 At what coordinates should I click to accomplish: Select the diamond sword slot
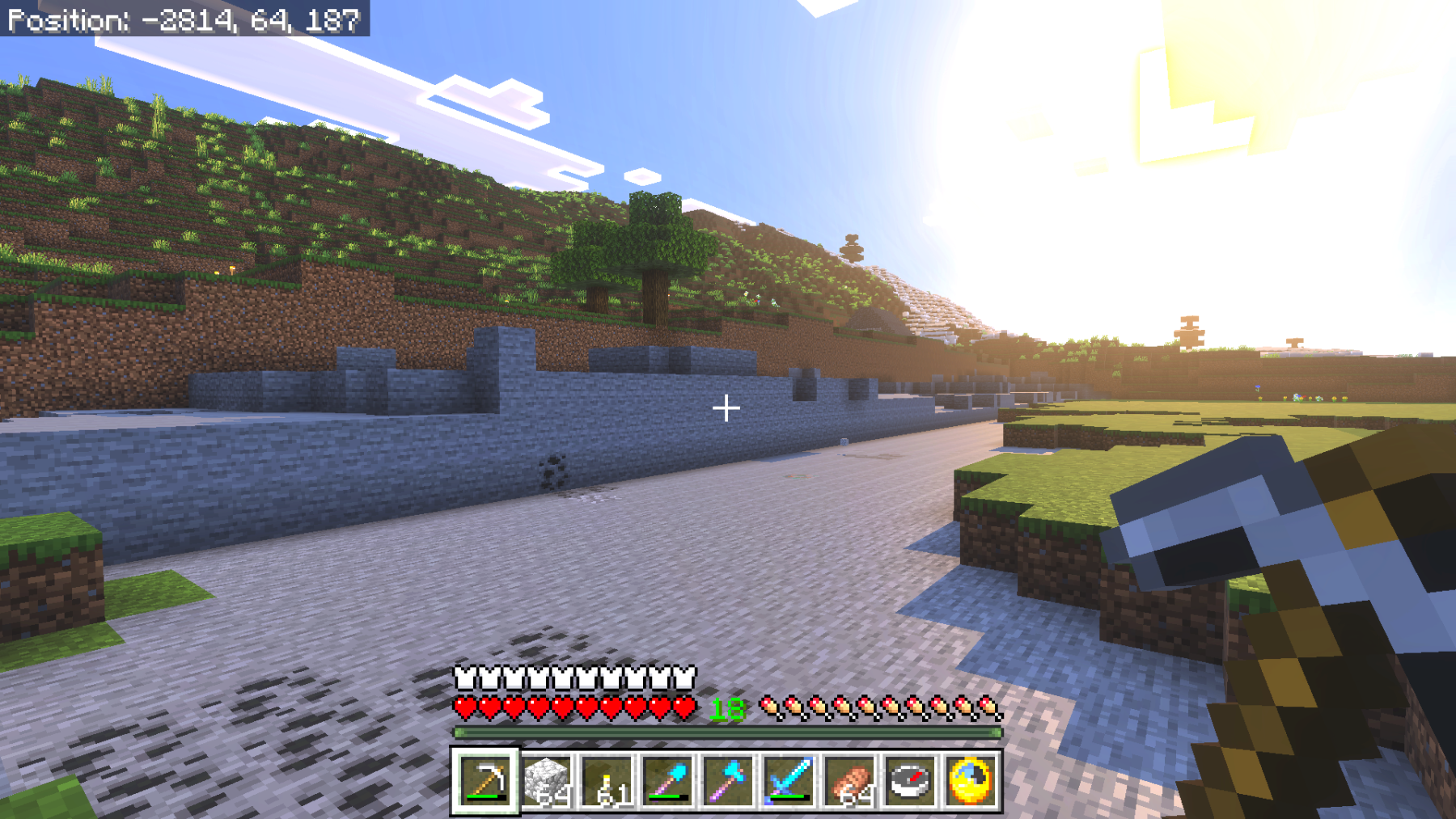[x=789, y=781]
